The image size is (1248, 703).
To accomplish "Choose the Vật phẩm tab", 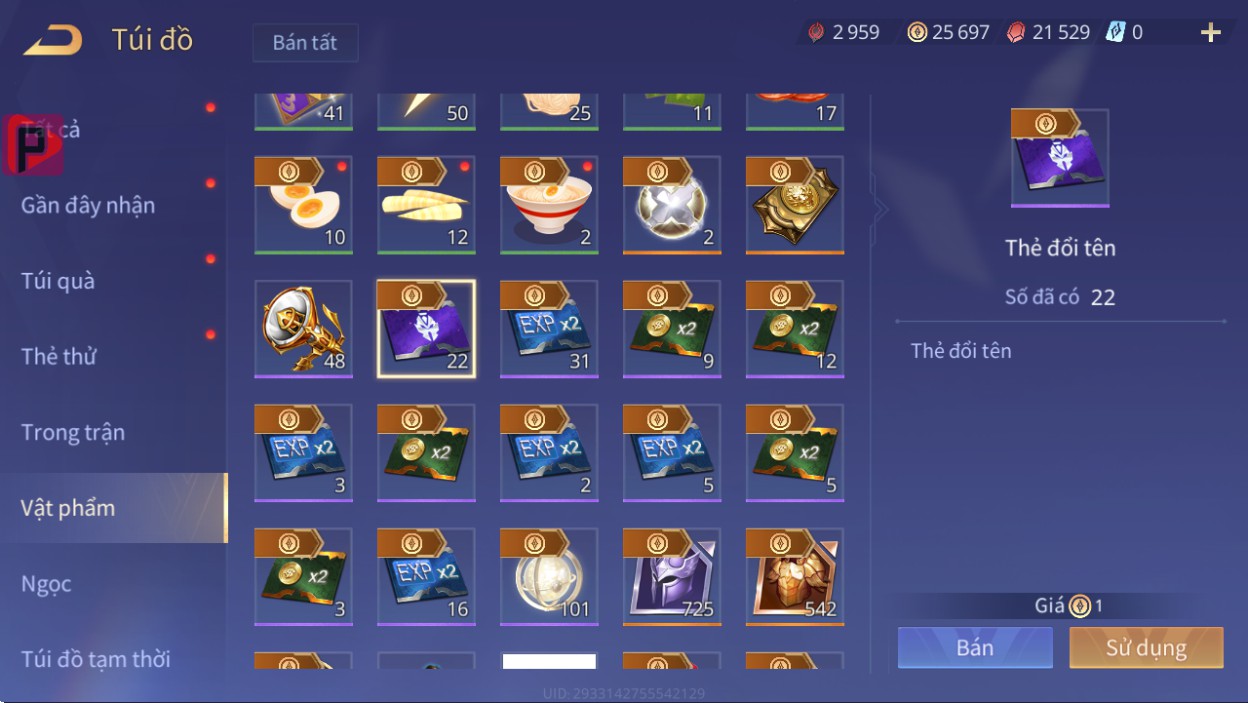I will pos(68,508).
